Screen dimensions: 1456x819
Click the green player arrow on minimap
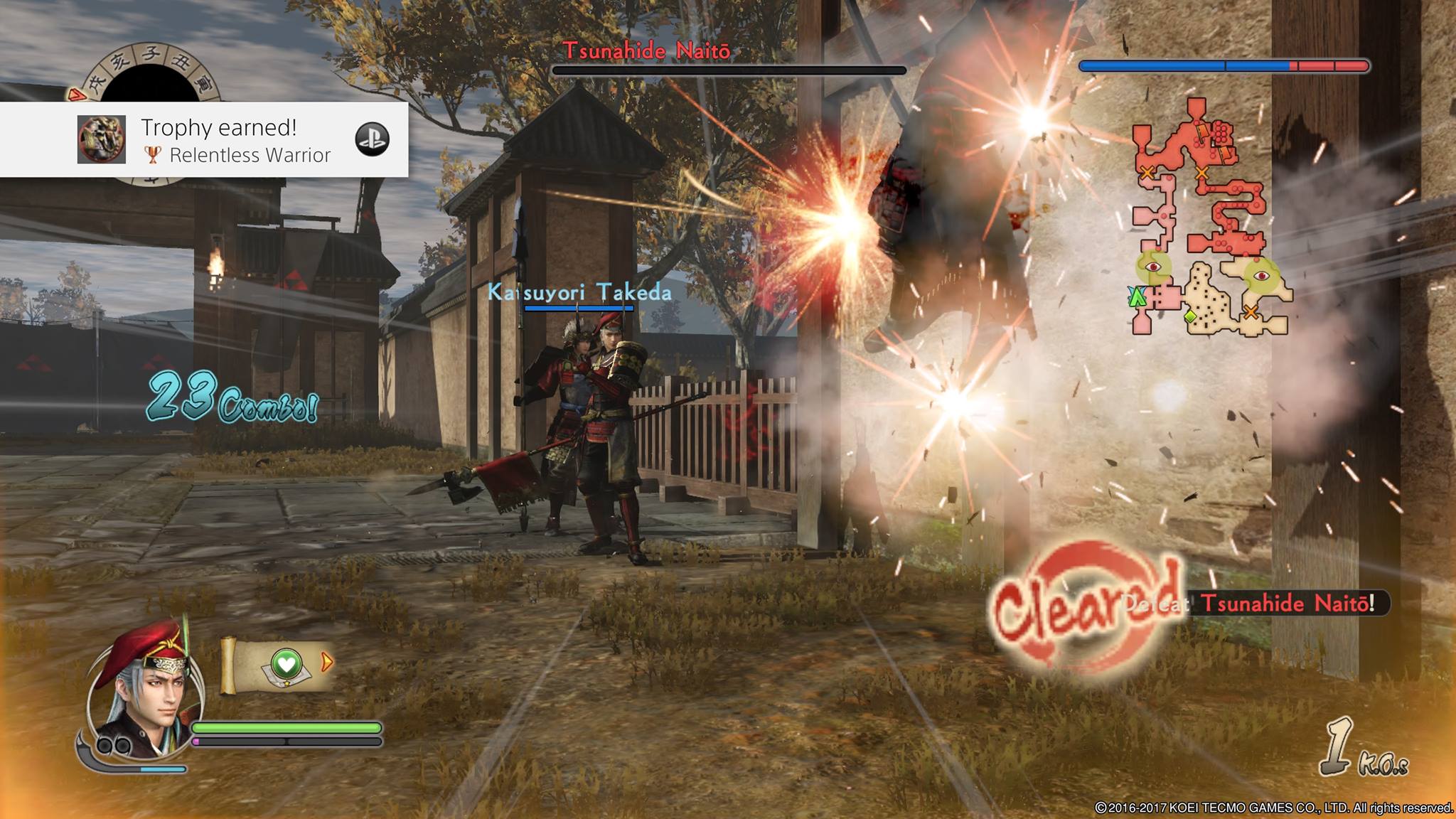tap(1137, 296)
